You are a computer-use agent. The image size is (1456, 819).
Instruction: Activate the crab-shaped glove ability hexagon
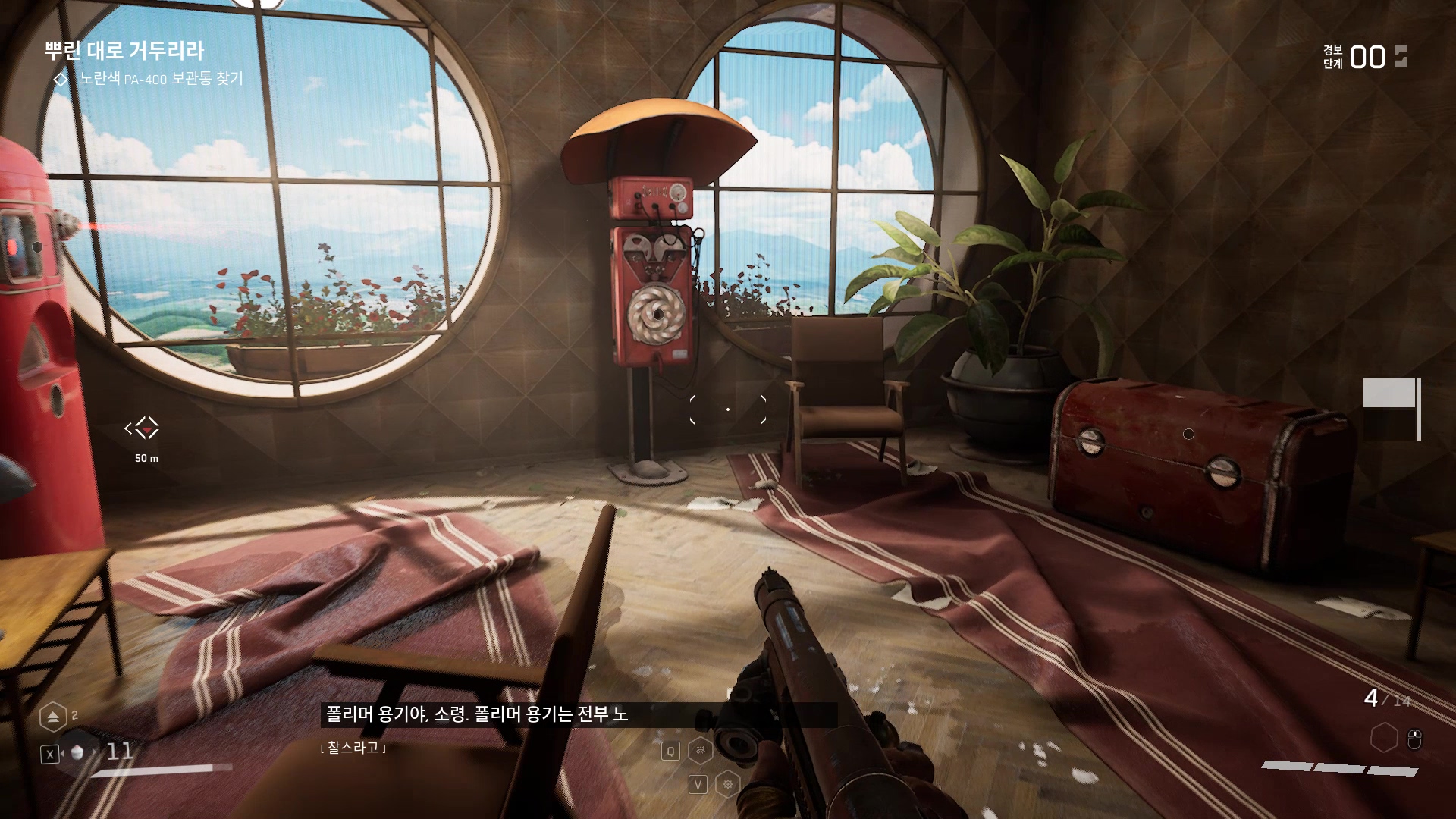(x=700, y=751)
